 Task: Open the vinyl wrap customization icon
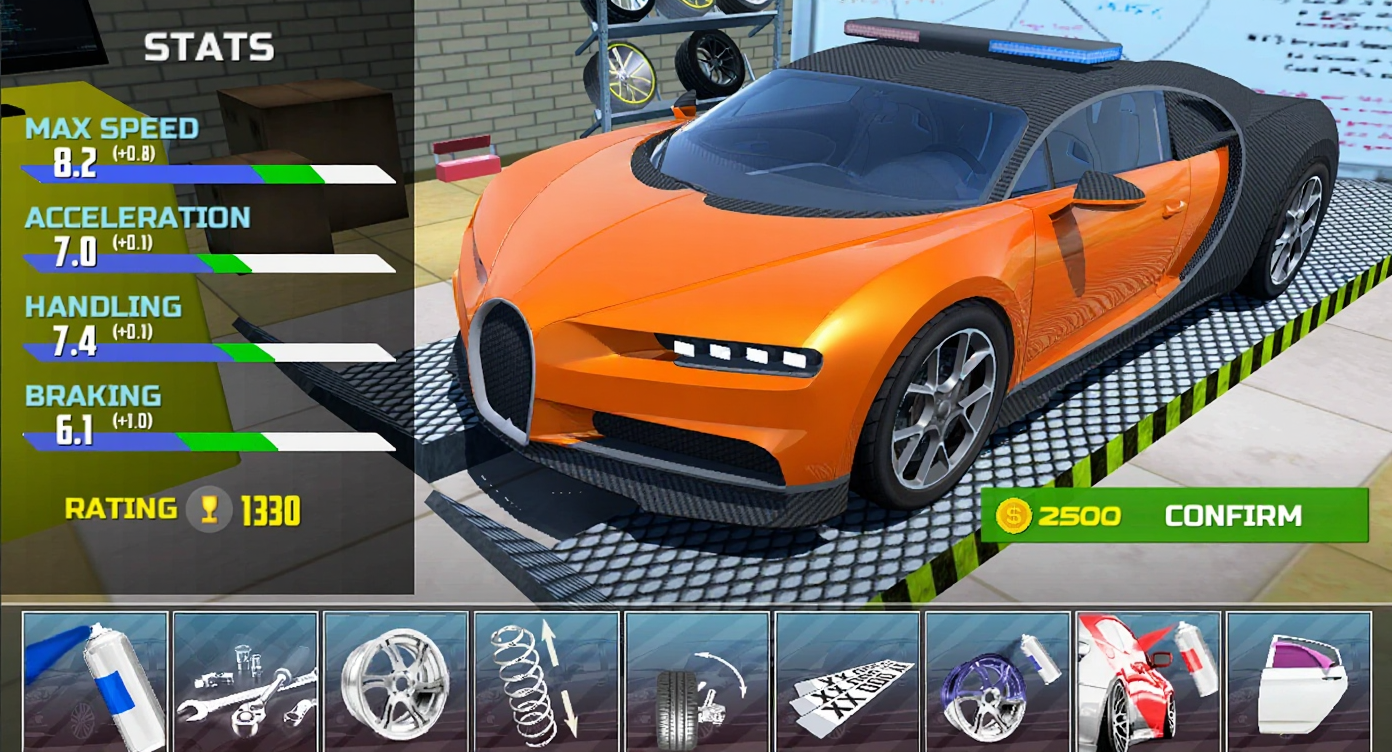point(1146,680)
